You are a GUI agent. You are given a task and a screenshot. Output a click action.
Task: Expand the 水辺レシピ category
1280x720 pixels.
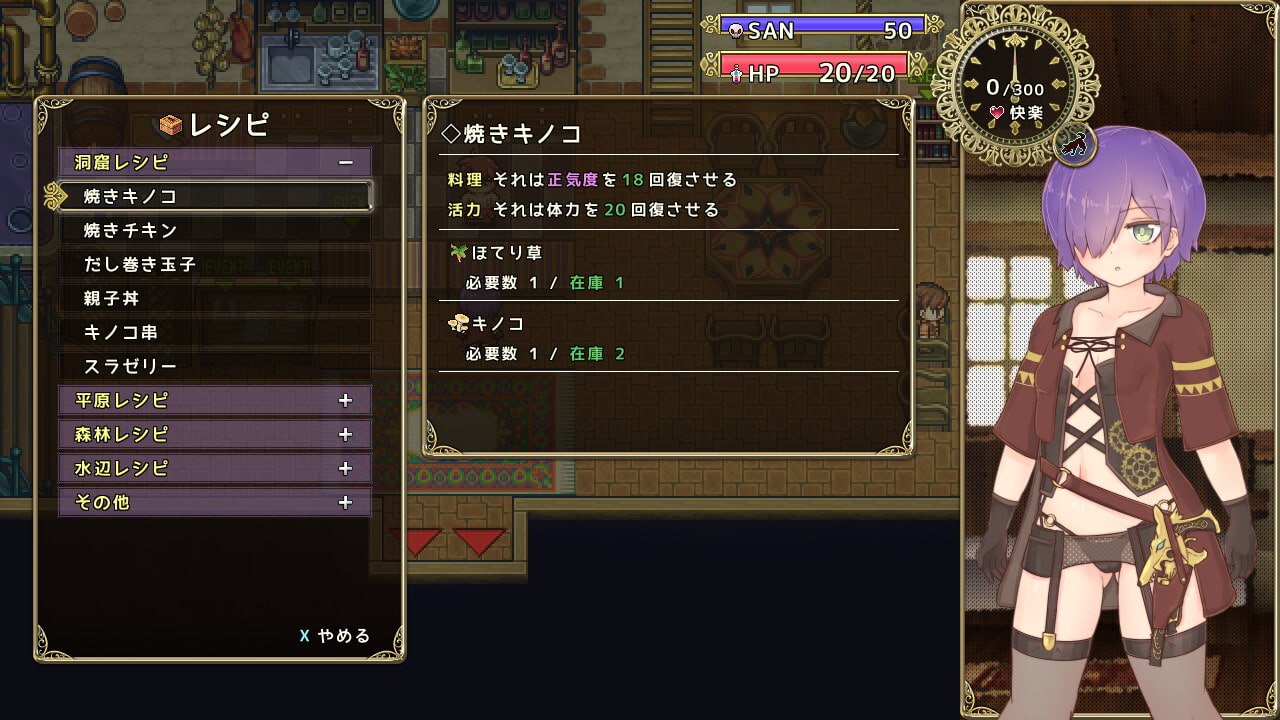pos(345,468)
